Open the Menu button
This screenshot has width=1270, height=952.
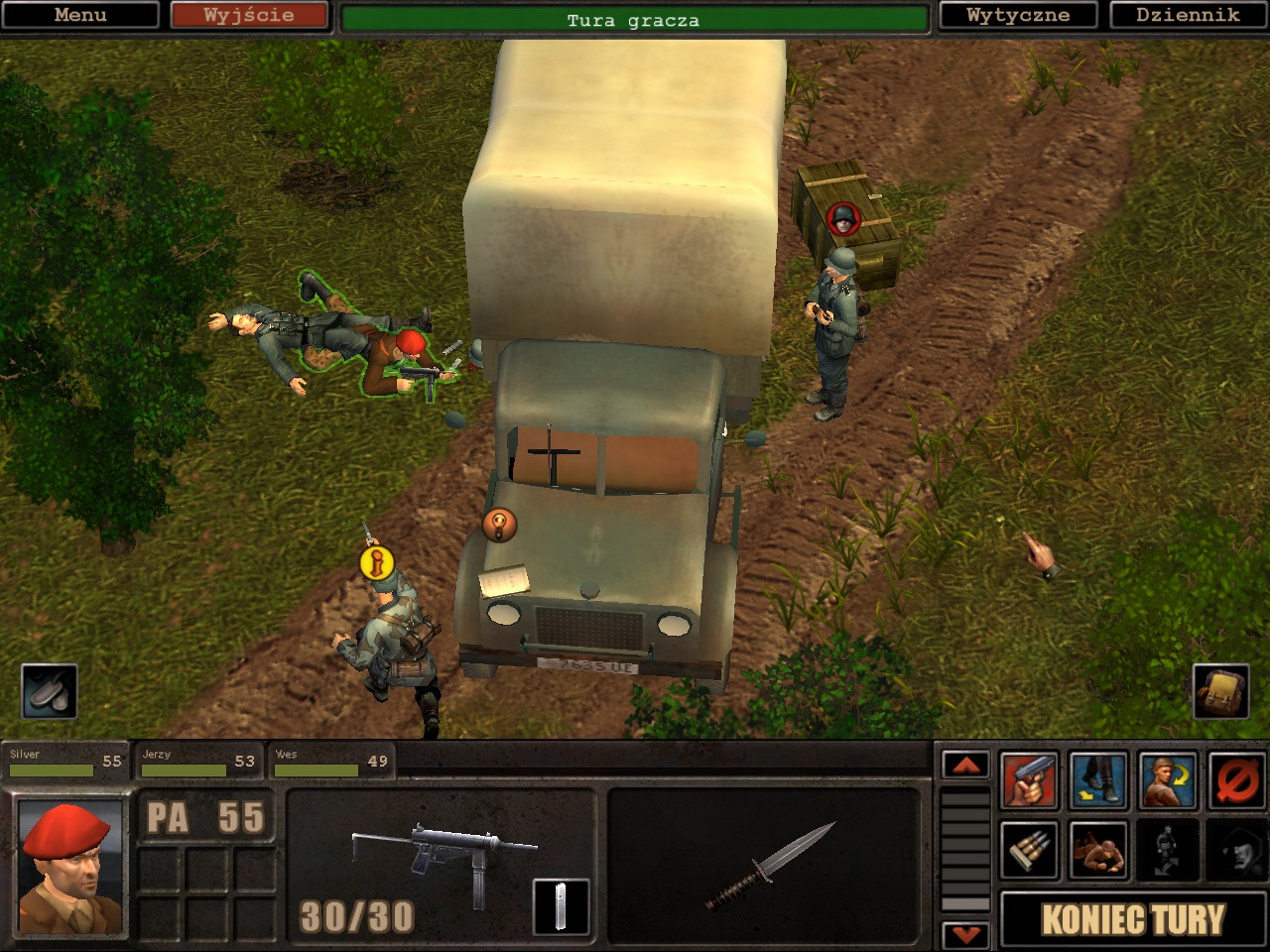tap(79, 15)
